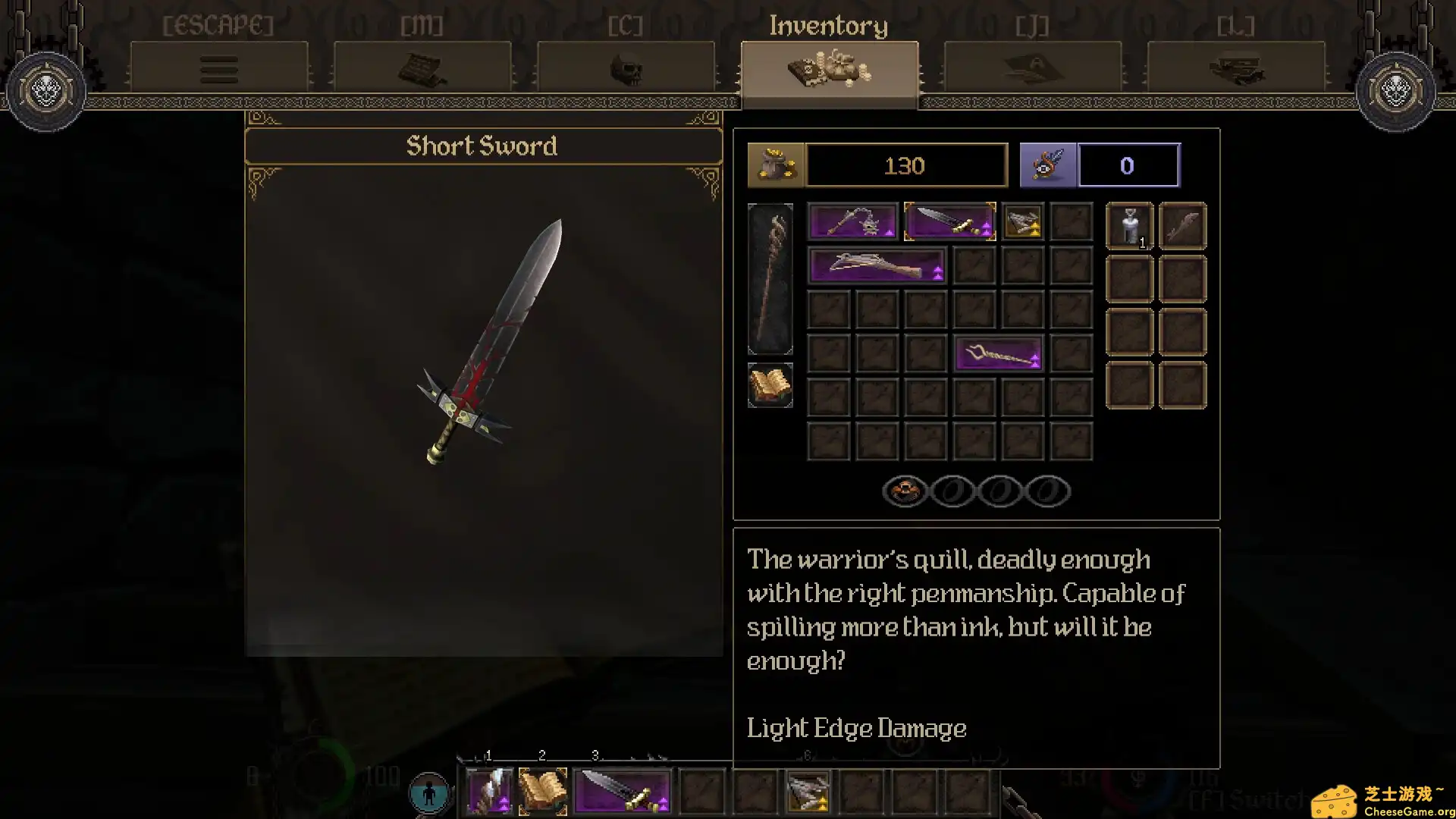Select the equipped spellbook slot
The width and height of the screenshot is (1456, 819).
click(x=770, y=385)
